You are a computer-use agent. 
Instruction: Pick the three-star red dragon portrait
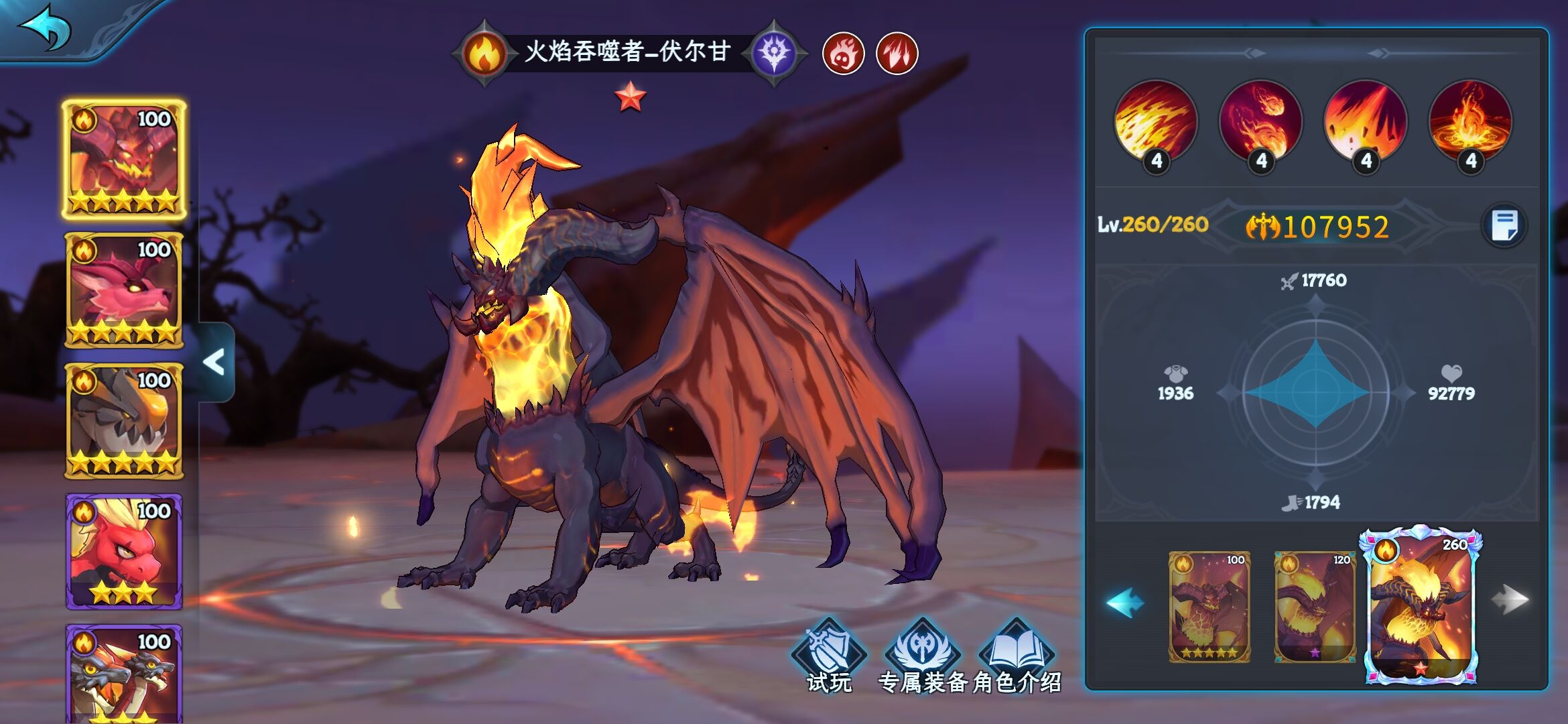pos(124,552)
